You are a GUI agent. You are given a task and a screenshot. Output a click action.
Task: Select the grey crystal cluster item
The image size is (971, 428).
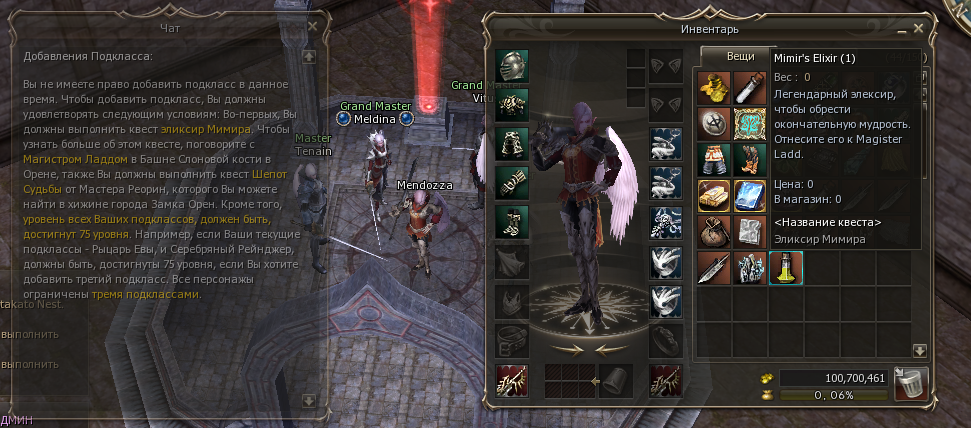(x=750, y=268)
